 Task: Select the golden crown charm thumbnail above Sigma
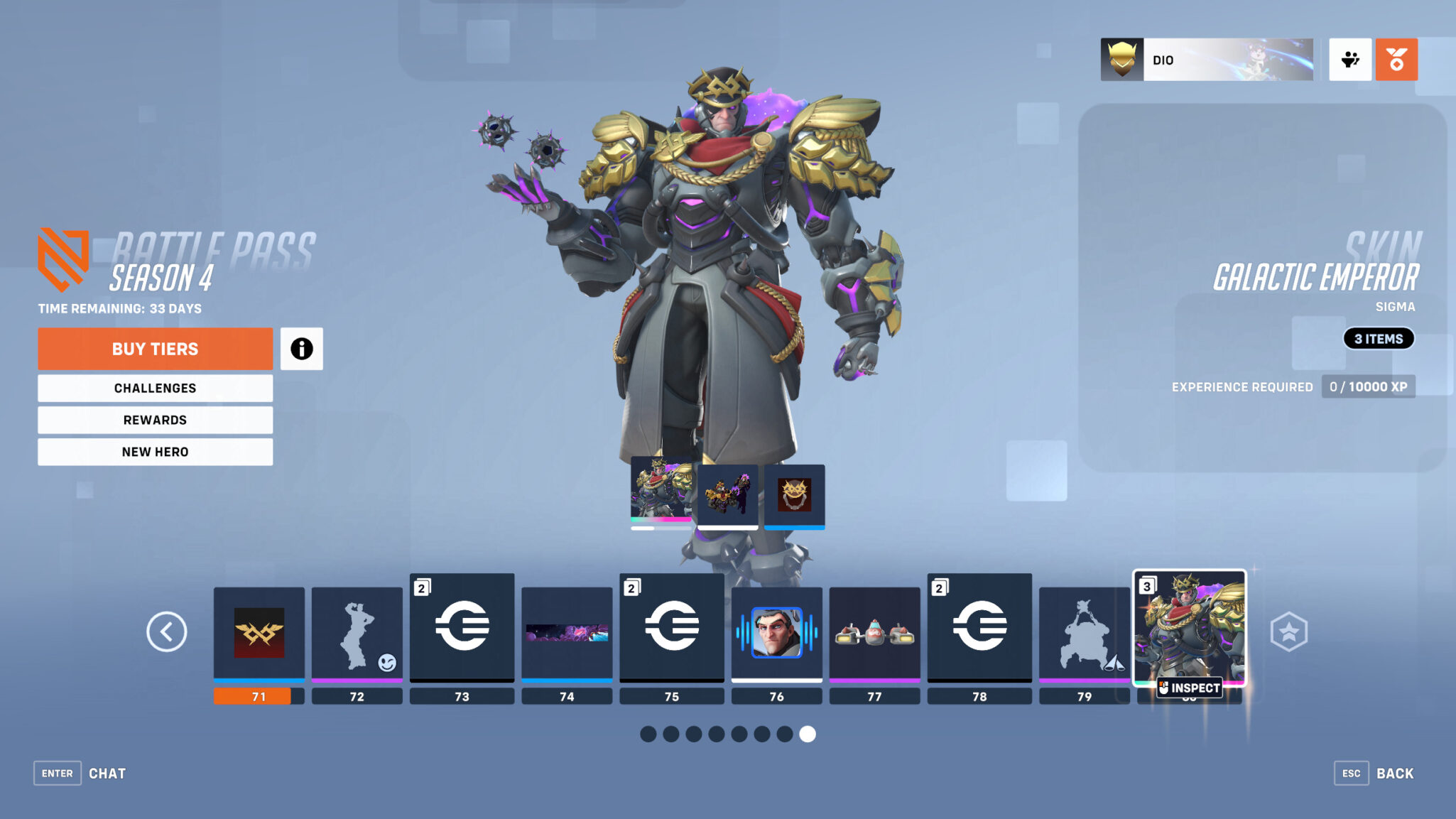(x=794, y=495)
